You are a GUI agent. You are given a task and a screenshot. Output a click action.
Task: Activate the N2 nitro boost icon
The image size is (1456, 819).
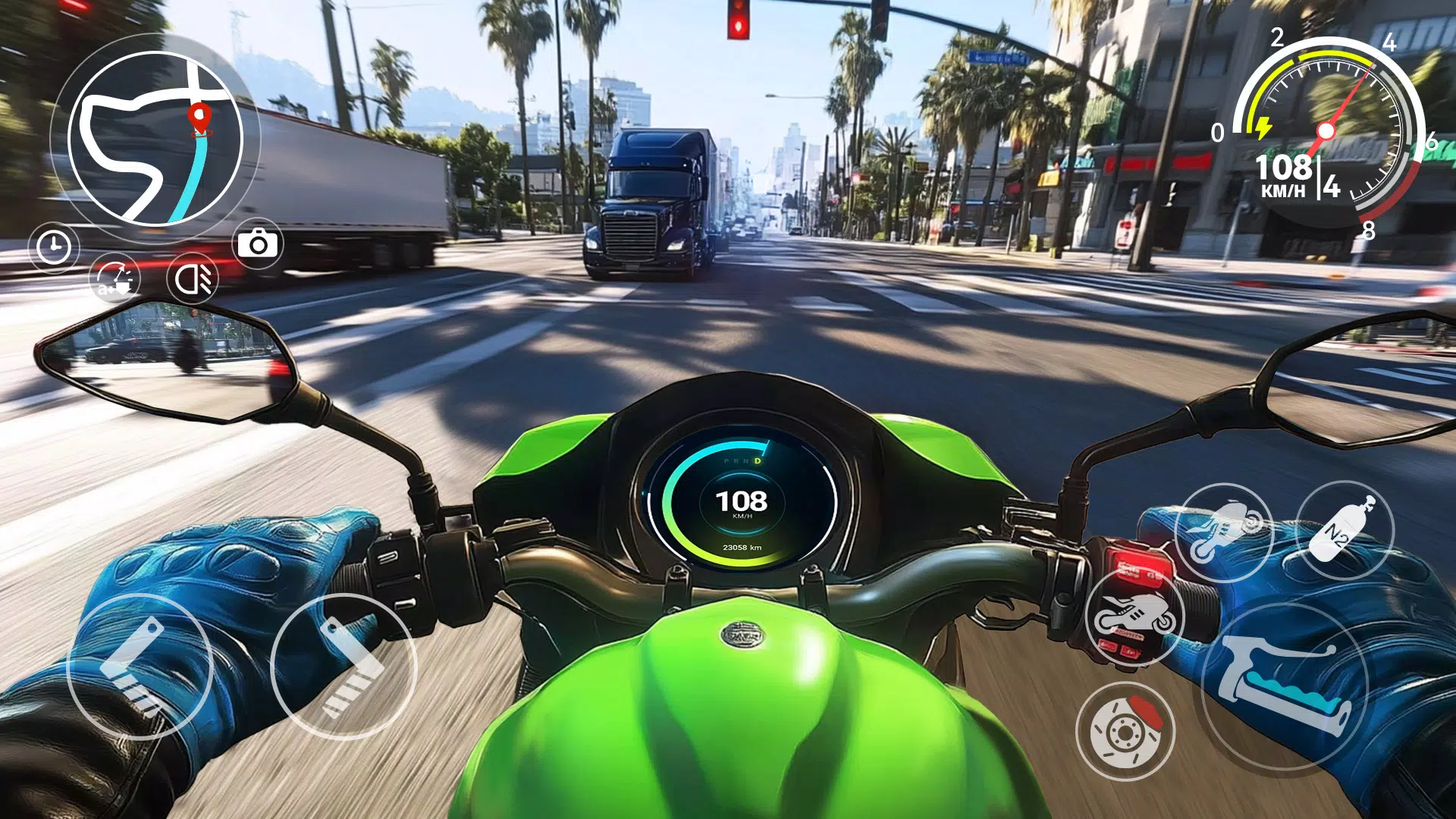coord(1346,530)
